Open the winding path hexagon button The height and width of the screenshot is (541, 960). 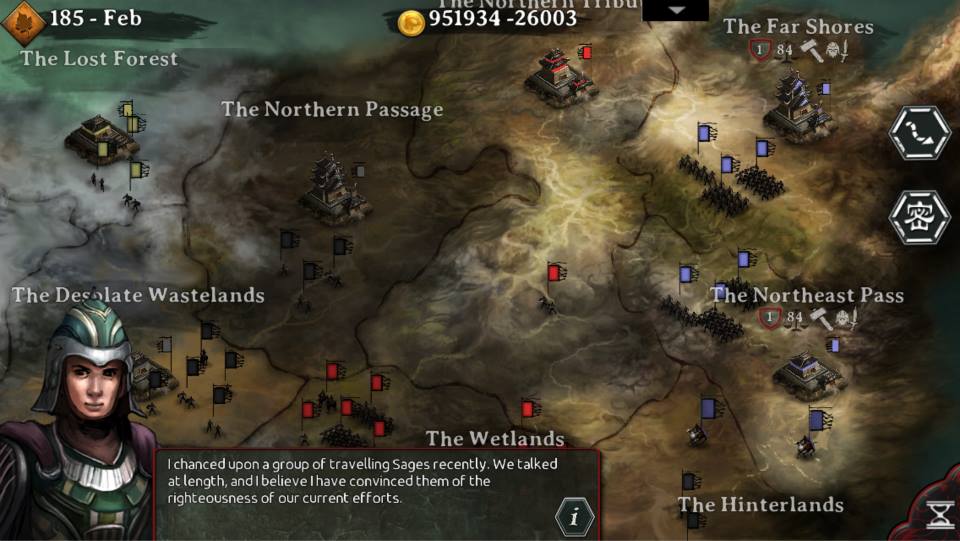click(919, 135)
